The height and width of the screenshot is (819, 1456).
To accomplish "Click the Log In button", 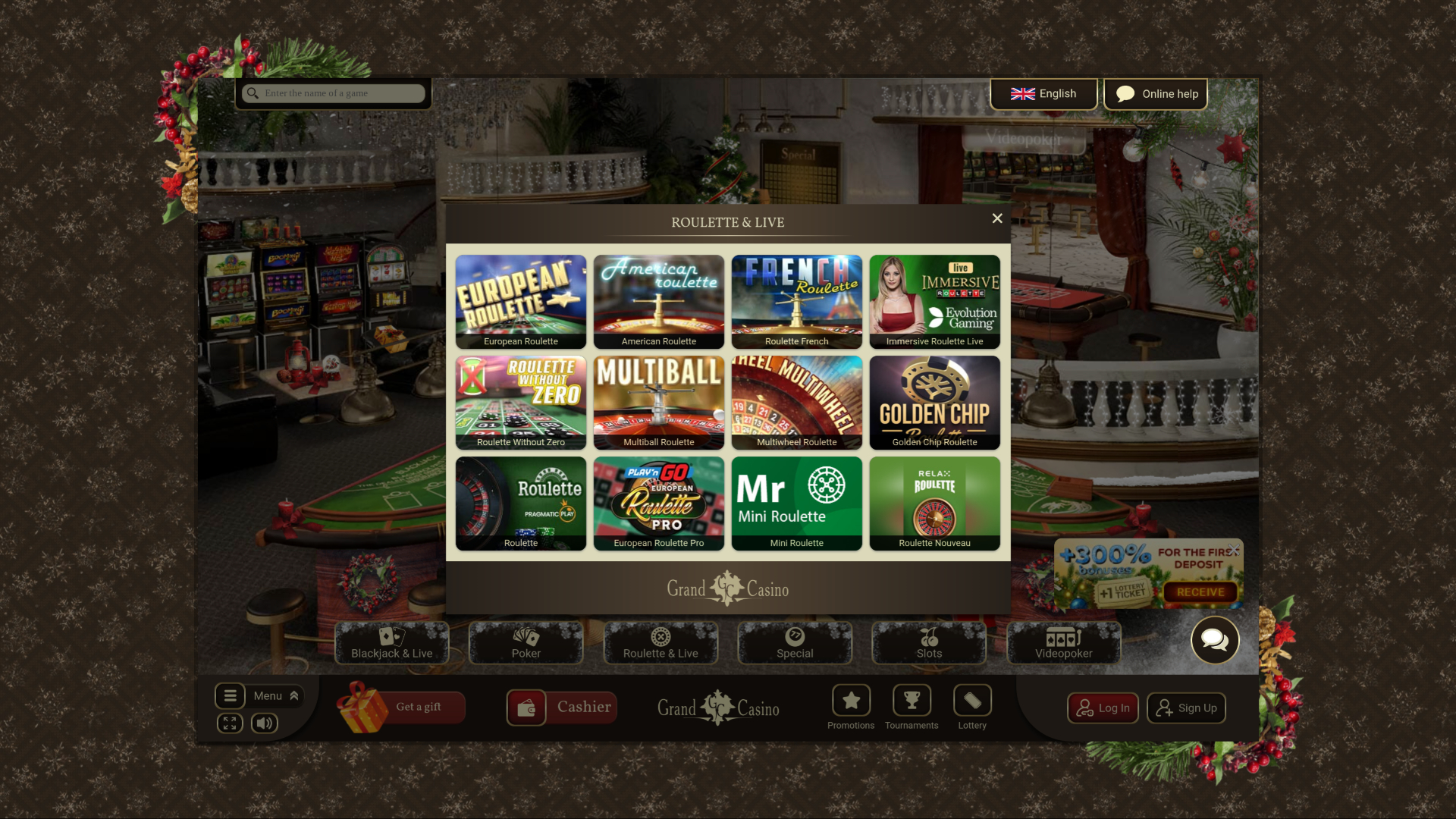I will (1103, 708).
